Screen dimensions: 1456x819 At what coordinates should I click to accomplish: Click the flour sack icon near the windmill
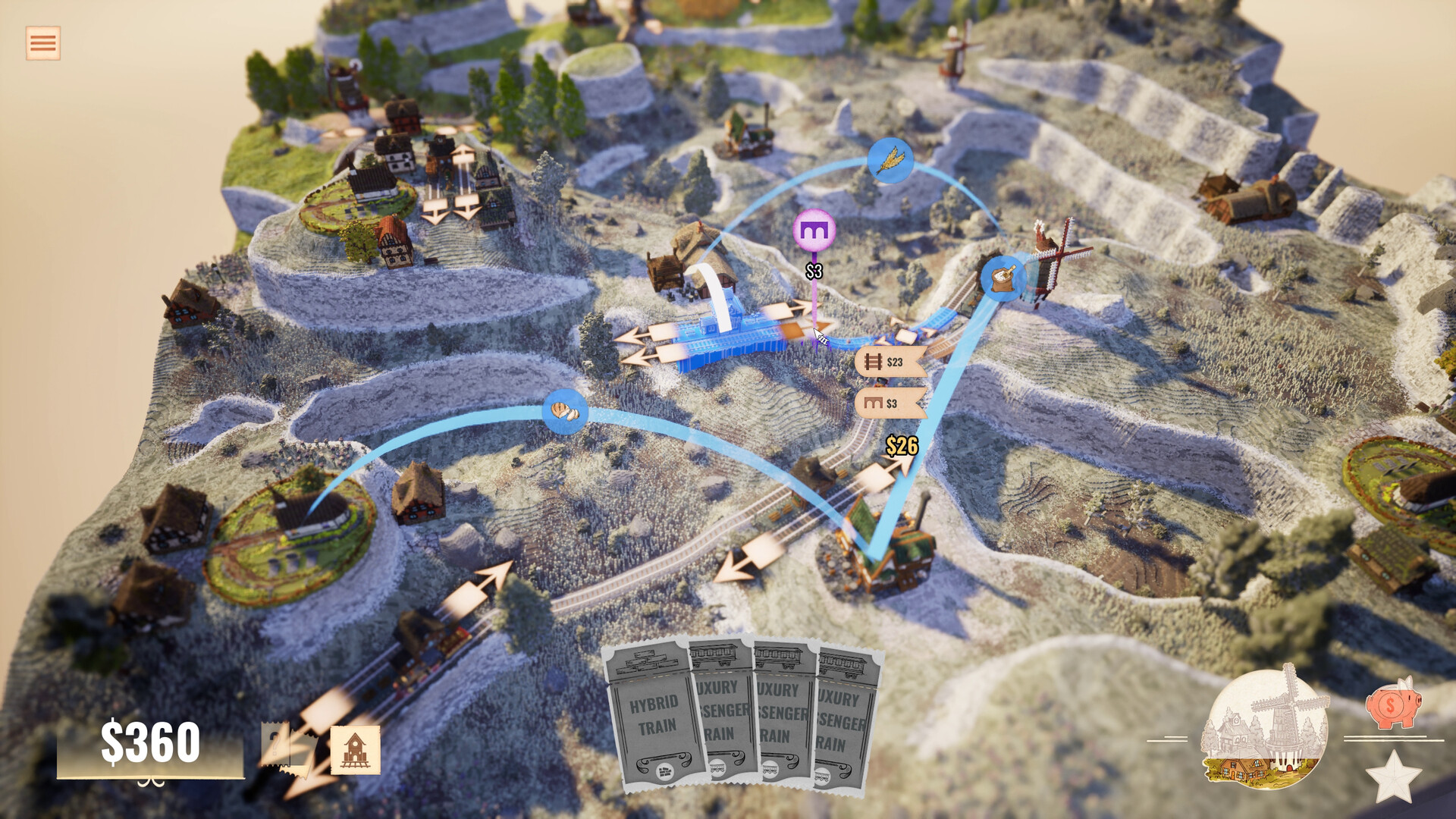pos(1003,278)
